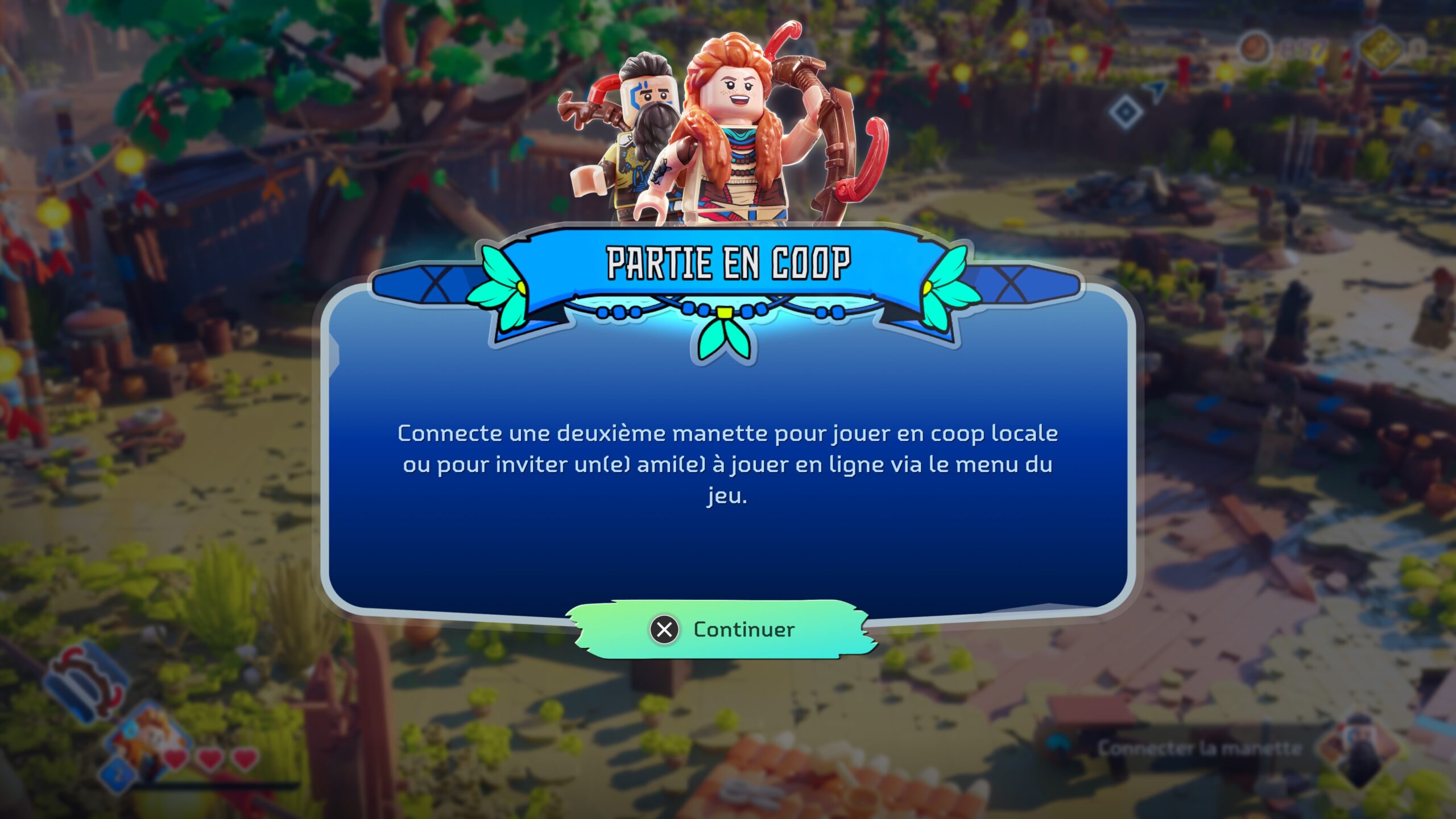Screen dimensions: 1456x819
Task: Click the gold brick counter icon top right
Action: tap(1382, 47)
